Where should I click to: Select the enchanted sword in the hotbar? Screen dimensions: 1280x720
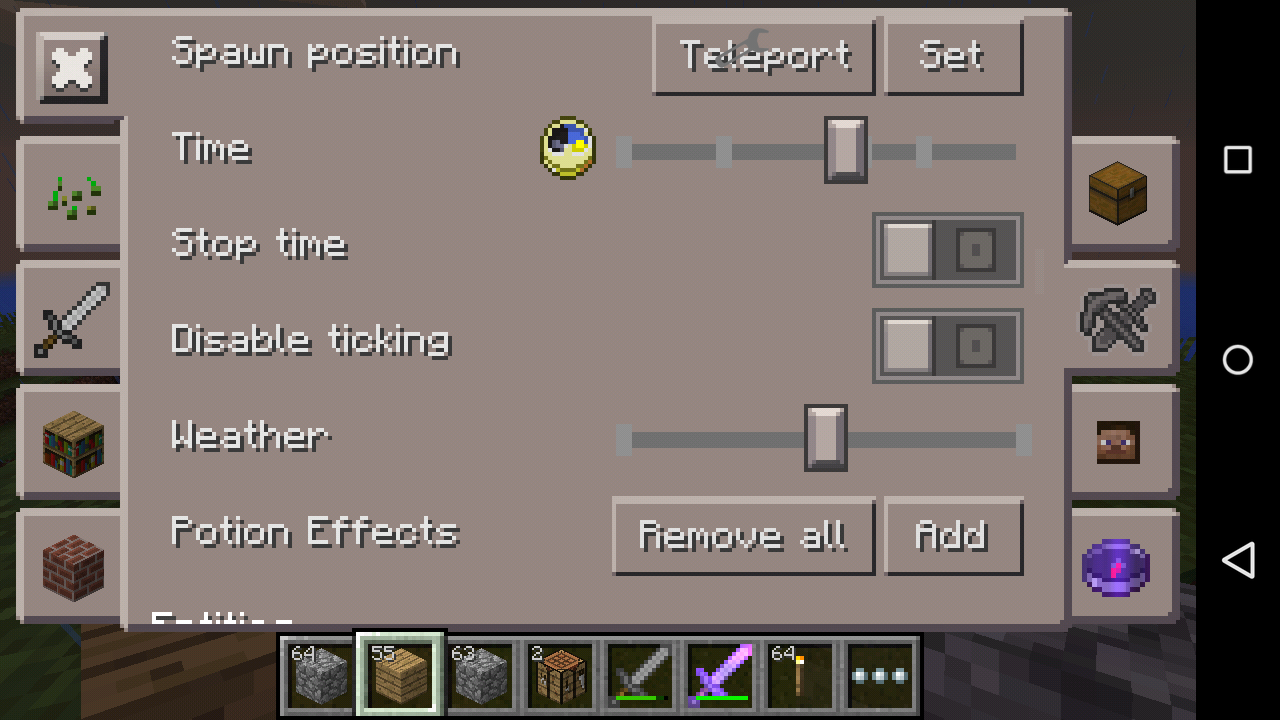(x=720, y=673)
